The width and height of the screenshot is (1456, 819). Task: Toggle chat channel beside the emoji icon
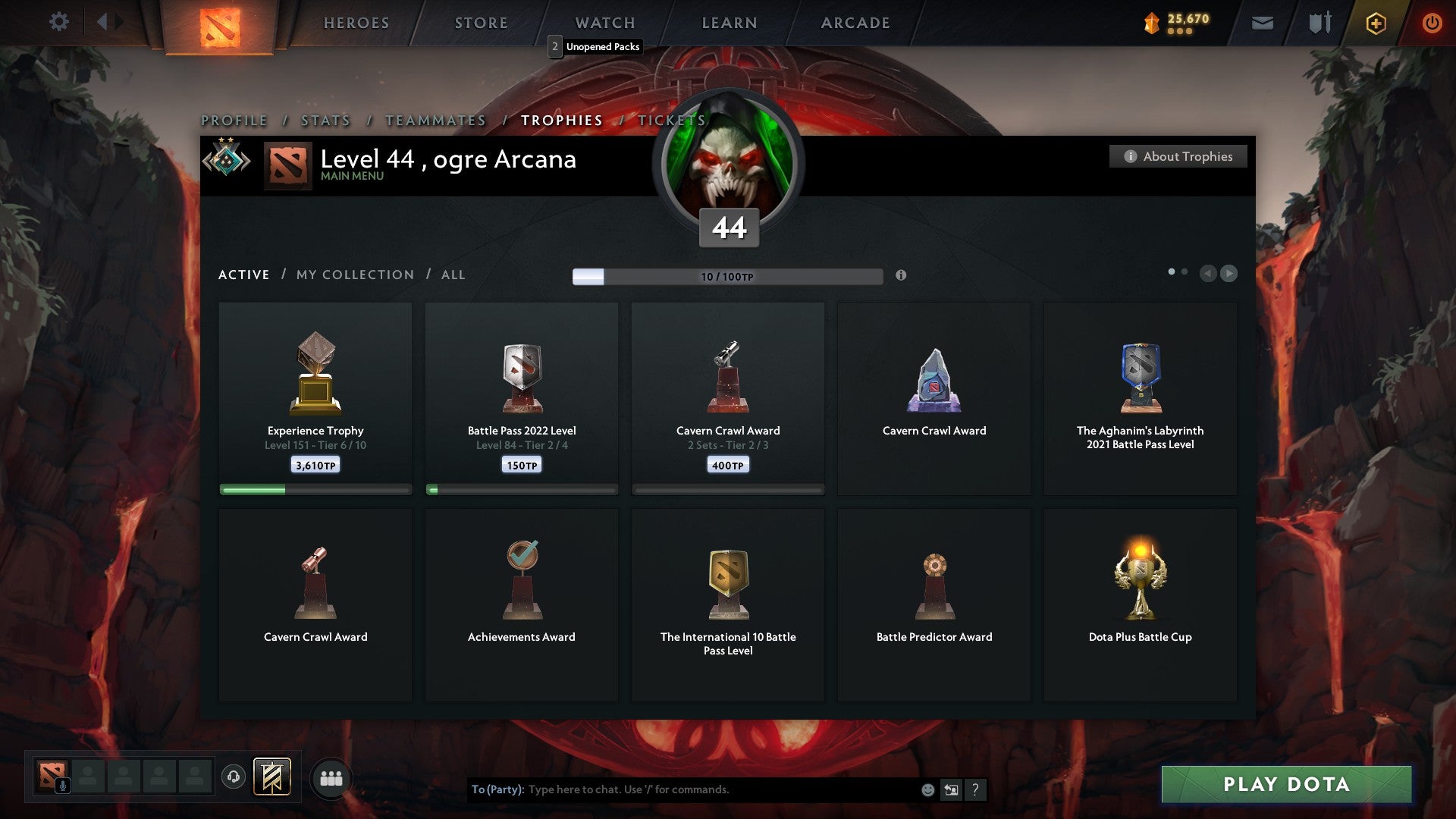(x=950, y=789)
